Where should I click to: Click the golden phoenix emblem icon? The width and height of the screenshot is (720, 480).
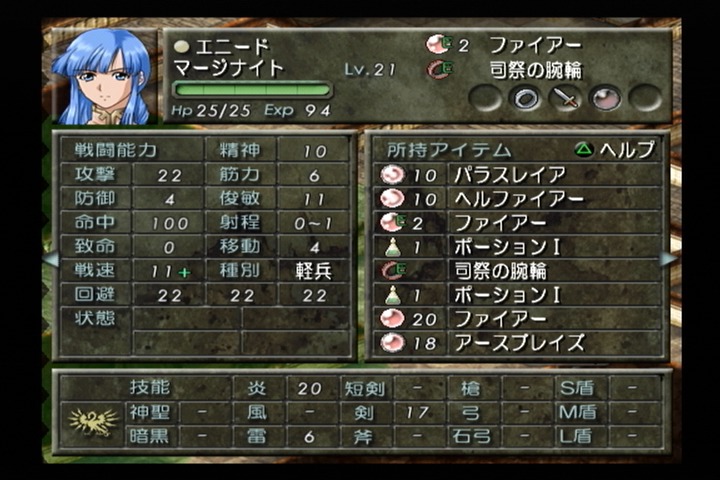[93, 421]
